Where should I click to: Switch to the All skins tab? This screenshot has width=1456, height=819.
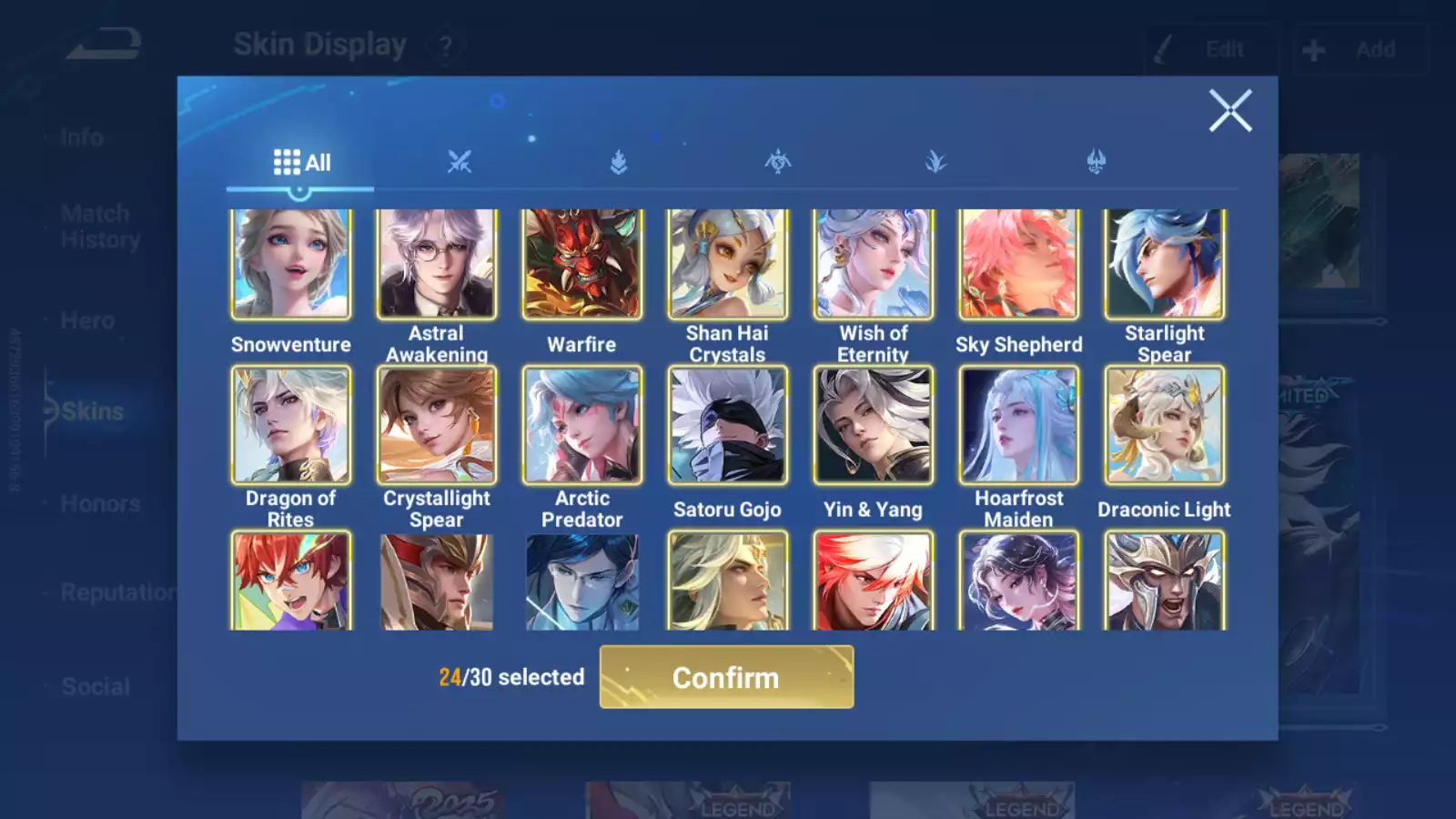(301, 163)
